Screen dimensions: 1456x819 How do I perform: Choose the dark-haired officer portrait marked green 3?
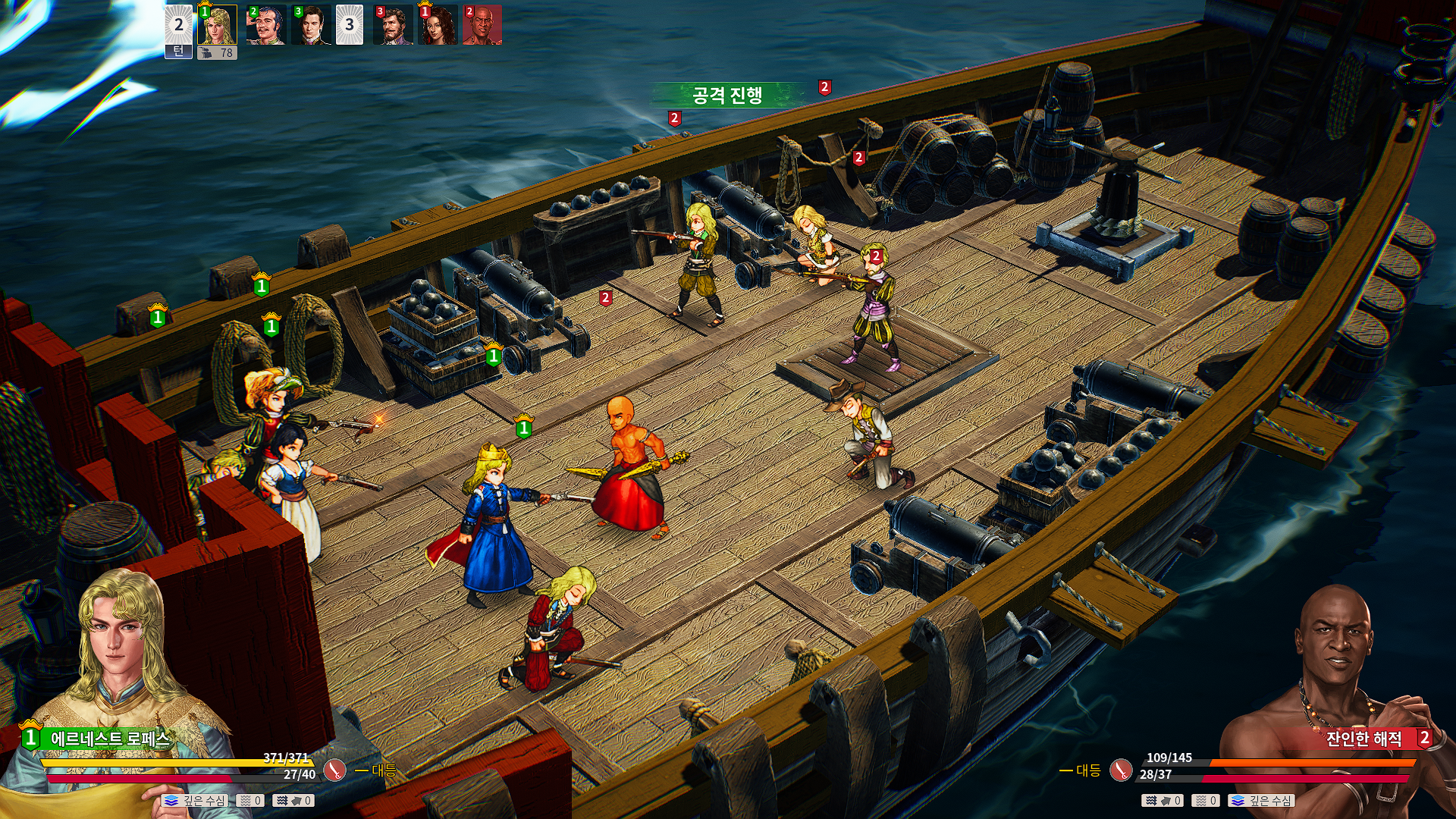pyautogui.click(x=311, y=25)
